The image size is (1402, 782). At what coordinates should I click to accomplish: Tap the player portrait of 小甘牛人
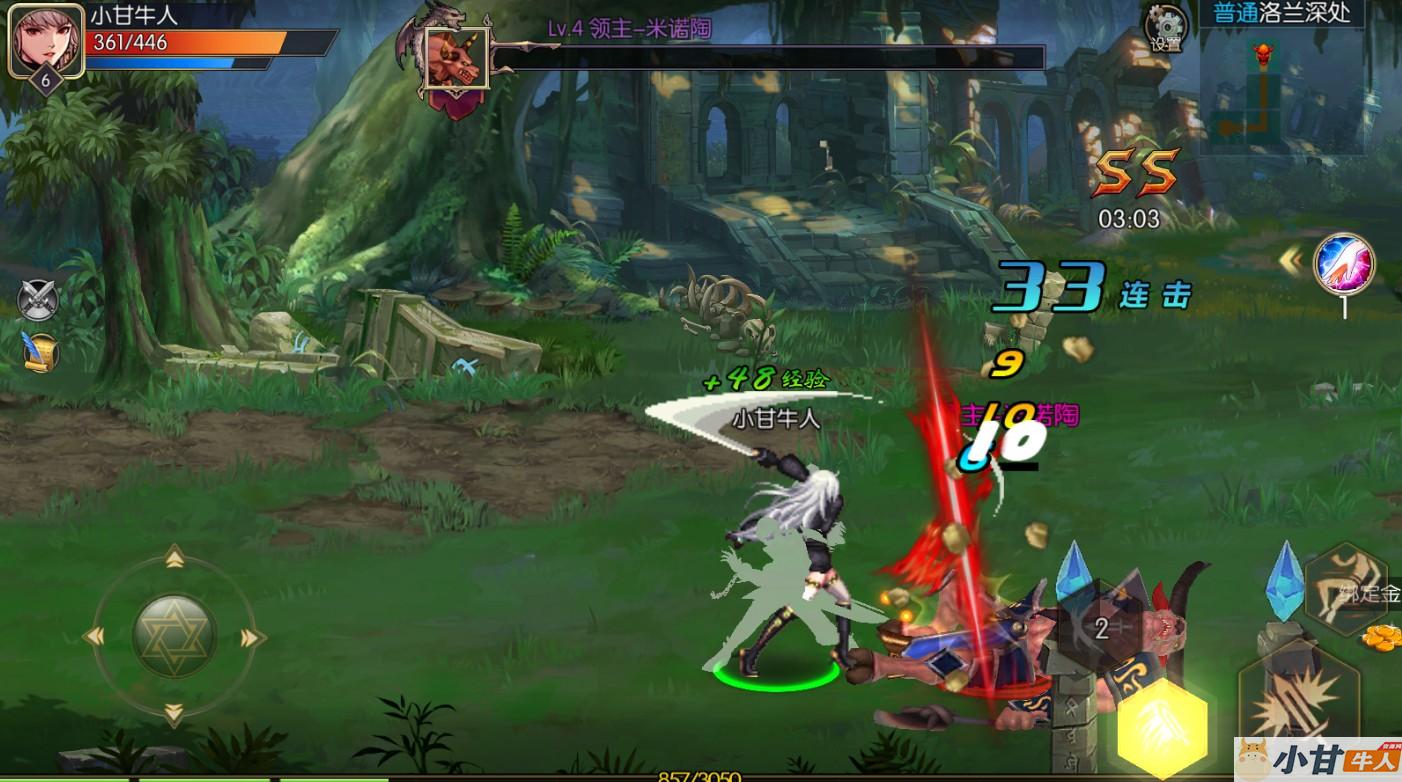[44, 42]
